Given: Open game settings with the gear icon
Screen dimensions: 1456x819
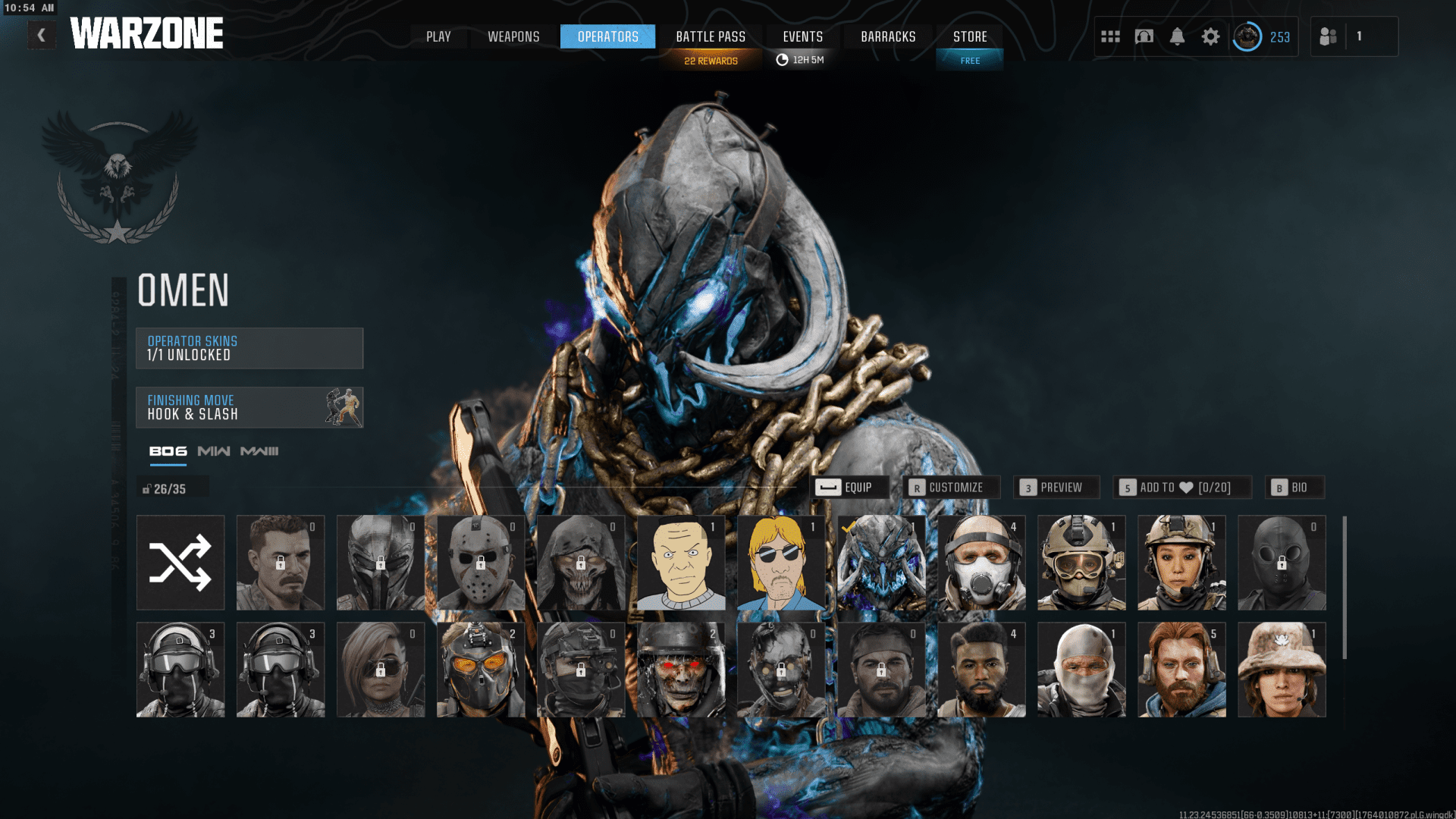Looking at the screenshot, I should click(1211, 36).
